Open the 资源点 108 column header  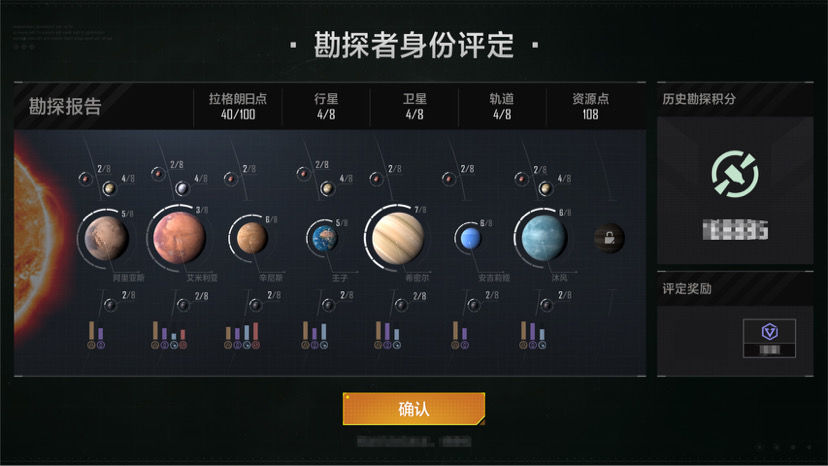tap(590, 106)
